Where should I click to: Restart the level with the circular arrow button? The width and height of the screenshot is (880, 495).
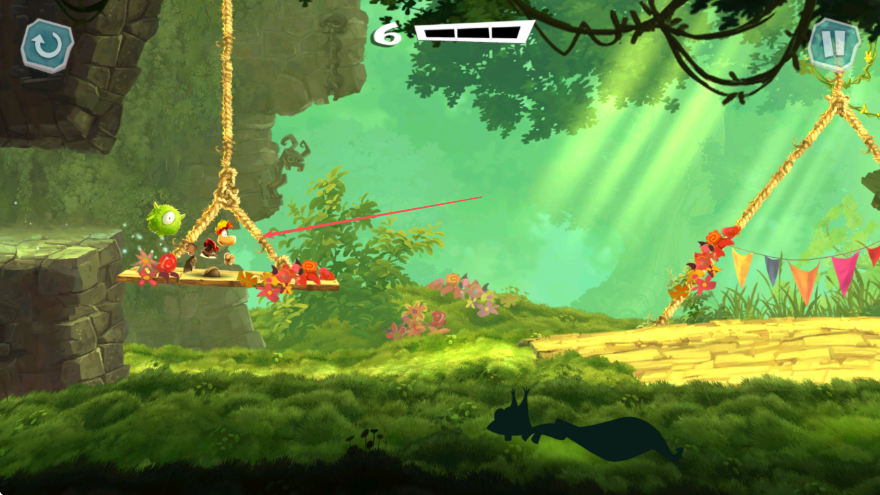tap(47, 45)
